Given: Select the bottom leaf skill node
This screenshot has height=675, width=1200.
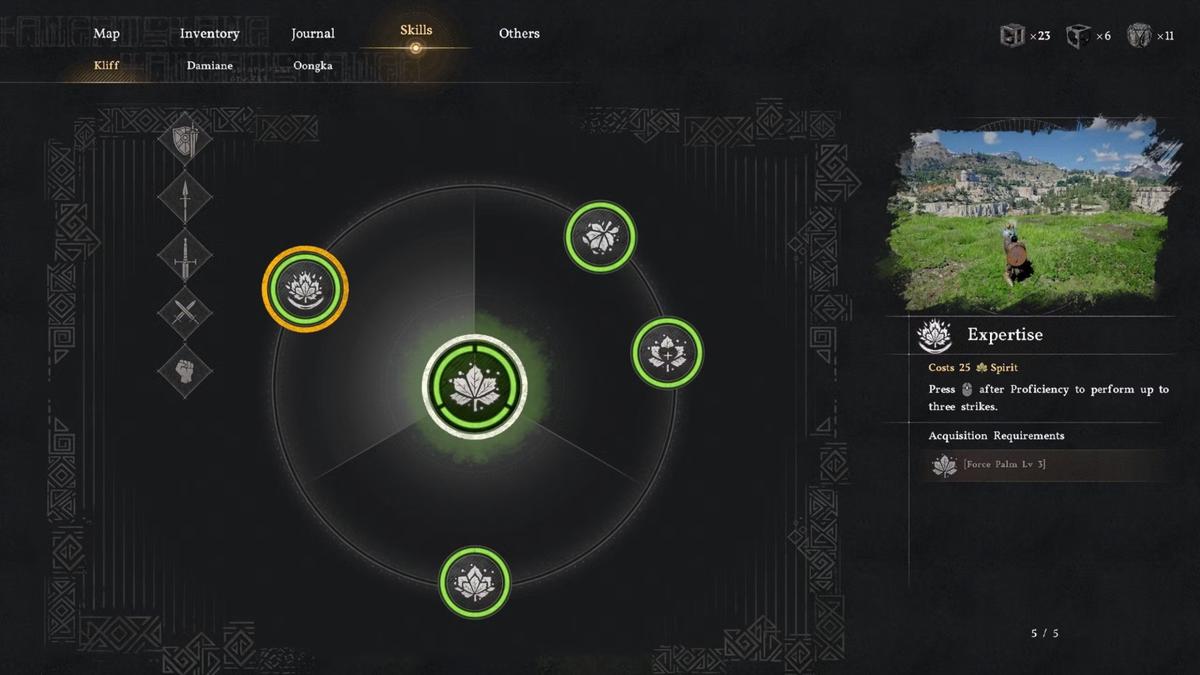Looking at the screenshot, I should (475, 582).
